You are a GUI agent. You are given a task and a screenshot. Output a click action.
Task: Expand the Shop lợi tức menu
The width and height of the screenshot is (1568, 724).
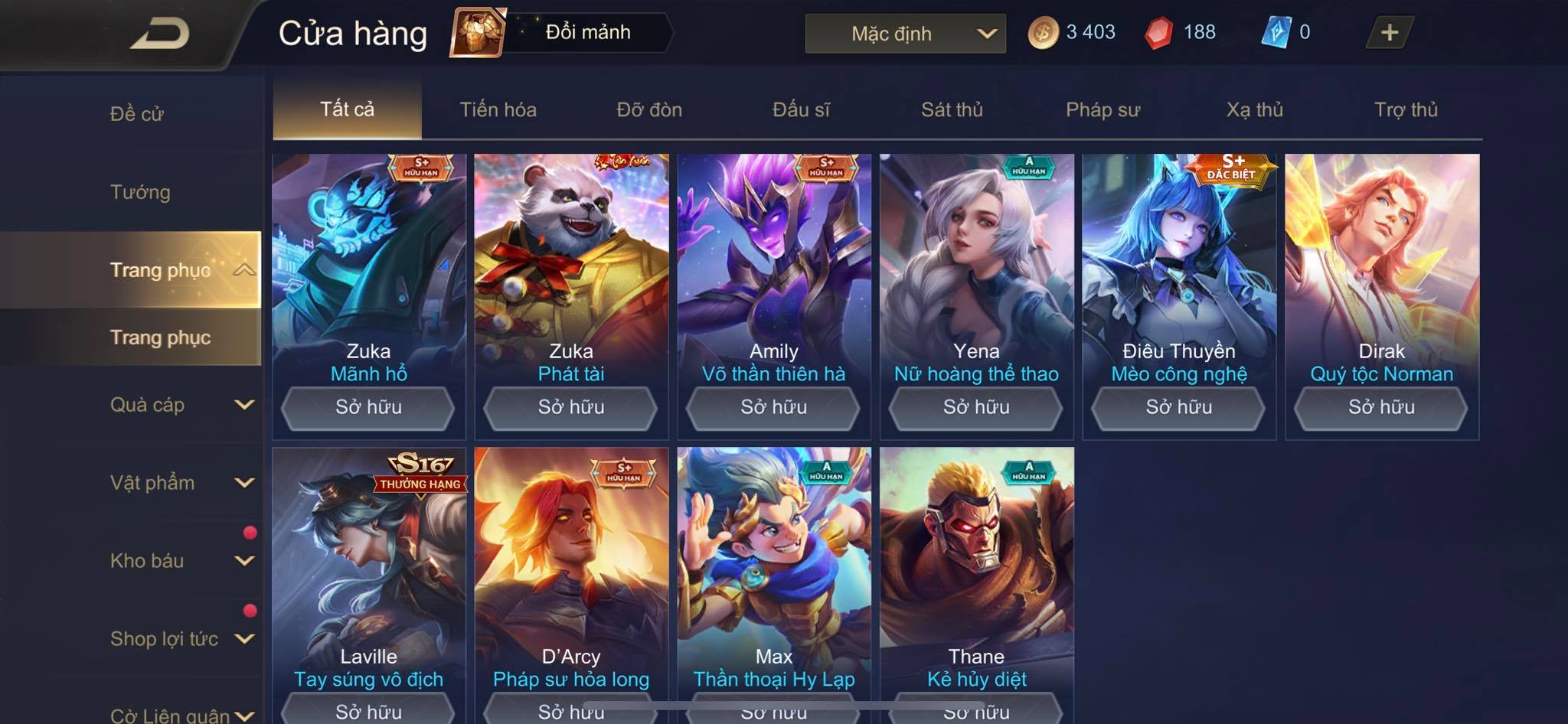tap(180, 639)
